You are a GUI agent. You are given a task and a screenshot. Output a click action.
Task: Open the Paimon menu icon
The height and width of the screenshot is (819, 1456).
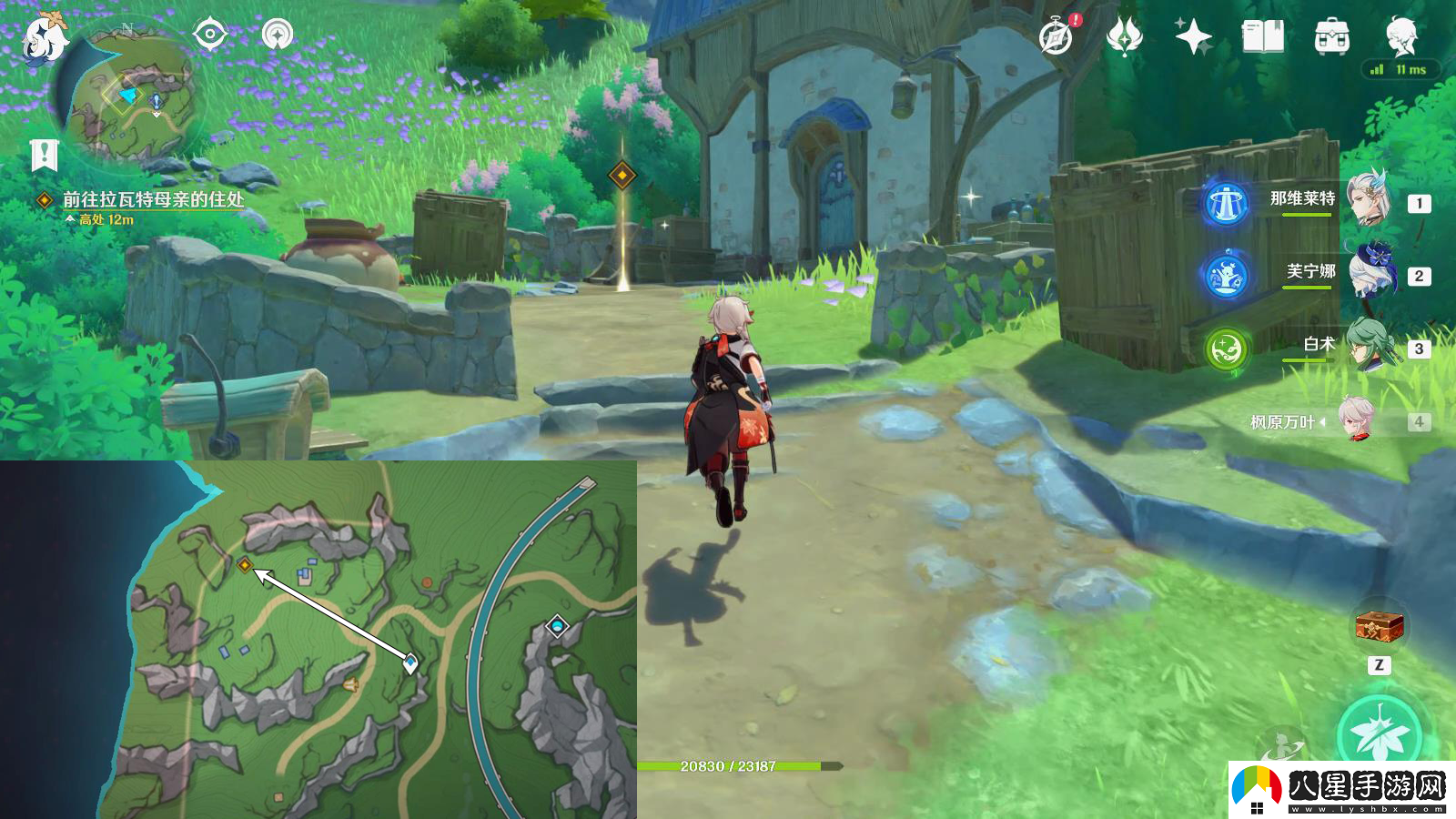coord(44,38)
